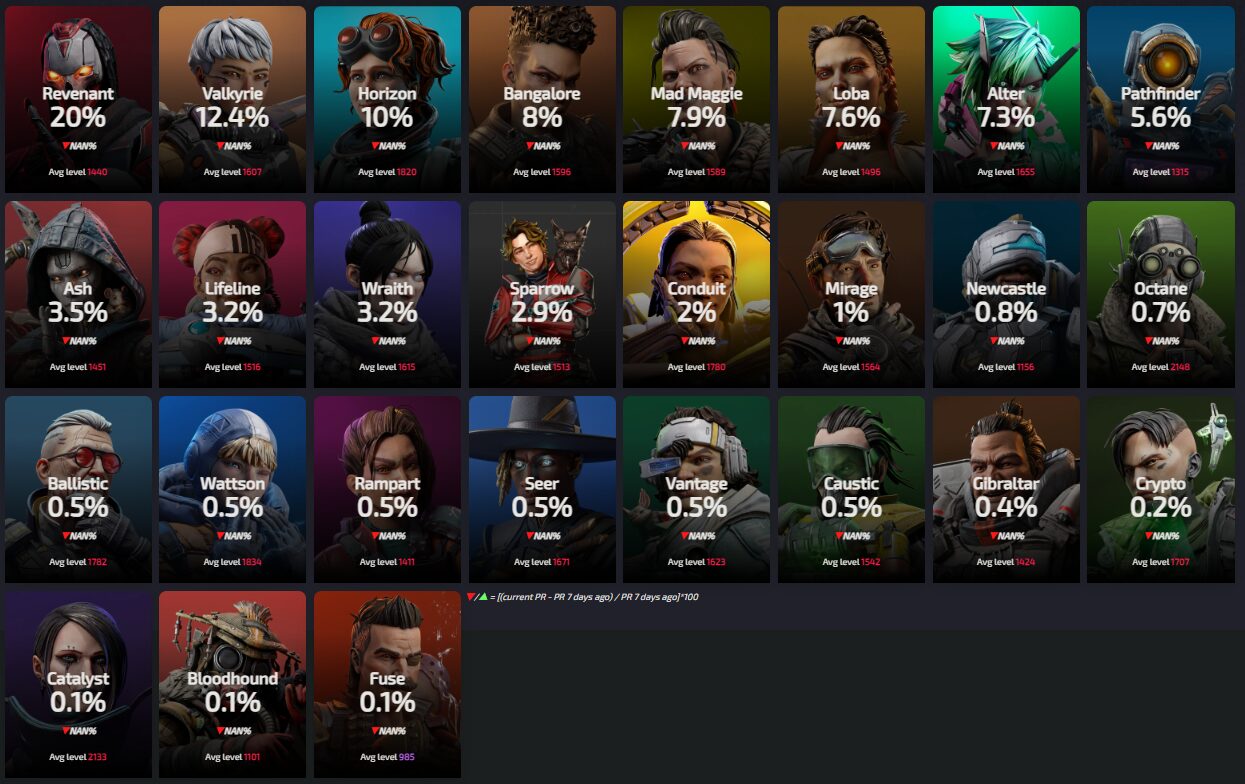Click the Bangalore card
Viewport: 1245px width, 784px height.
pos(542,100)
